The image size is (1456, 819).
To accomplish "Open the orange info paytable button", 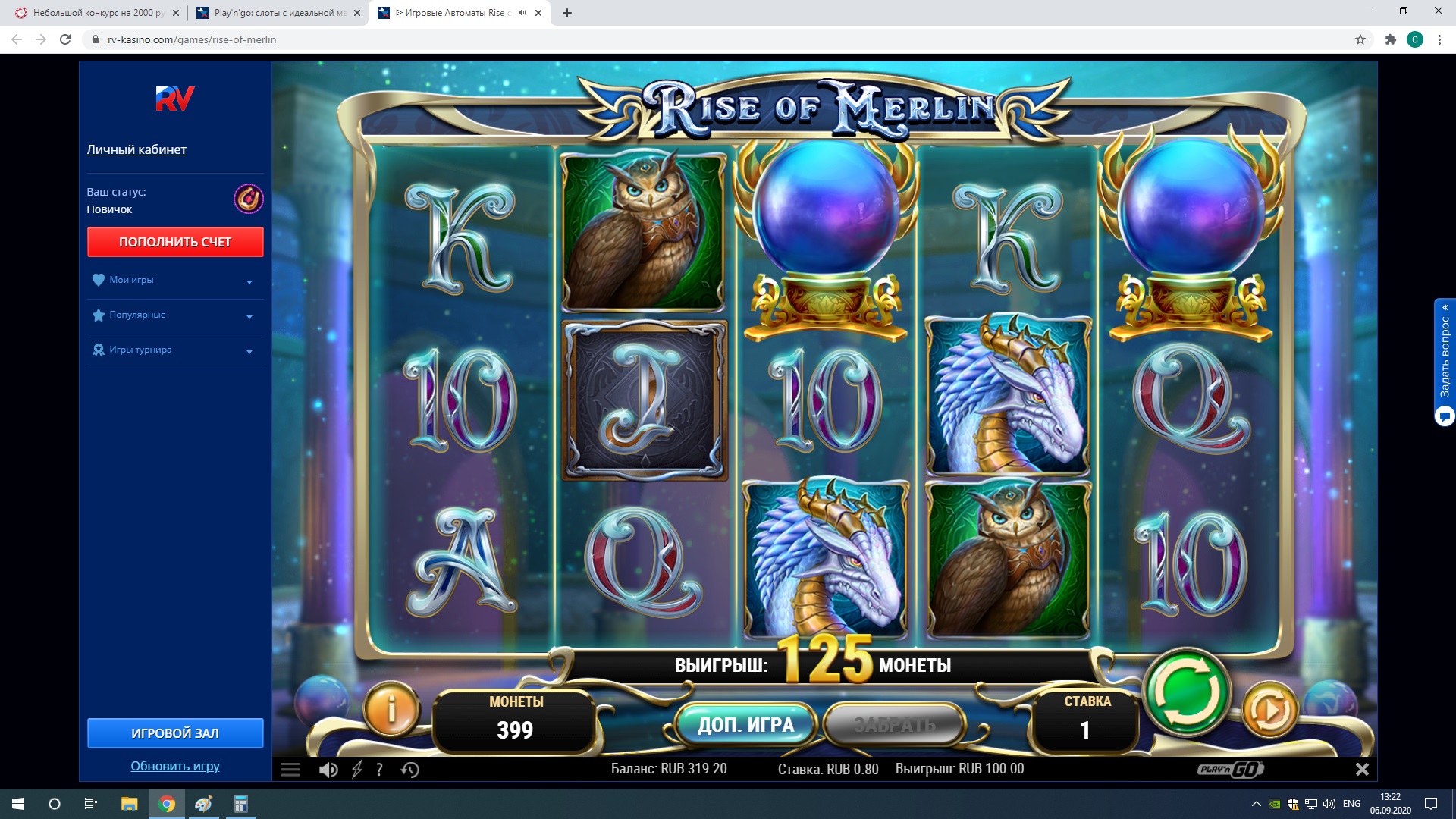I will click(x=391, y=710).
